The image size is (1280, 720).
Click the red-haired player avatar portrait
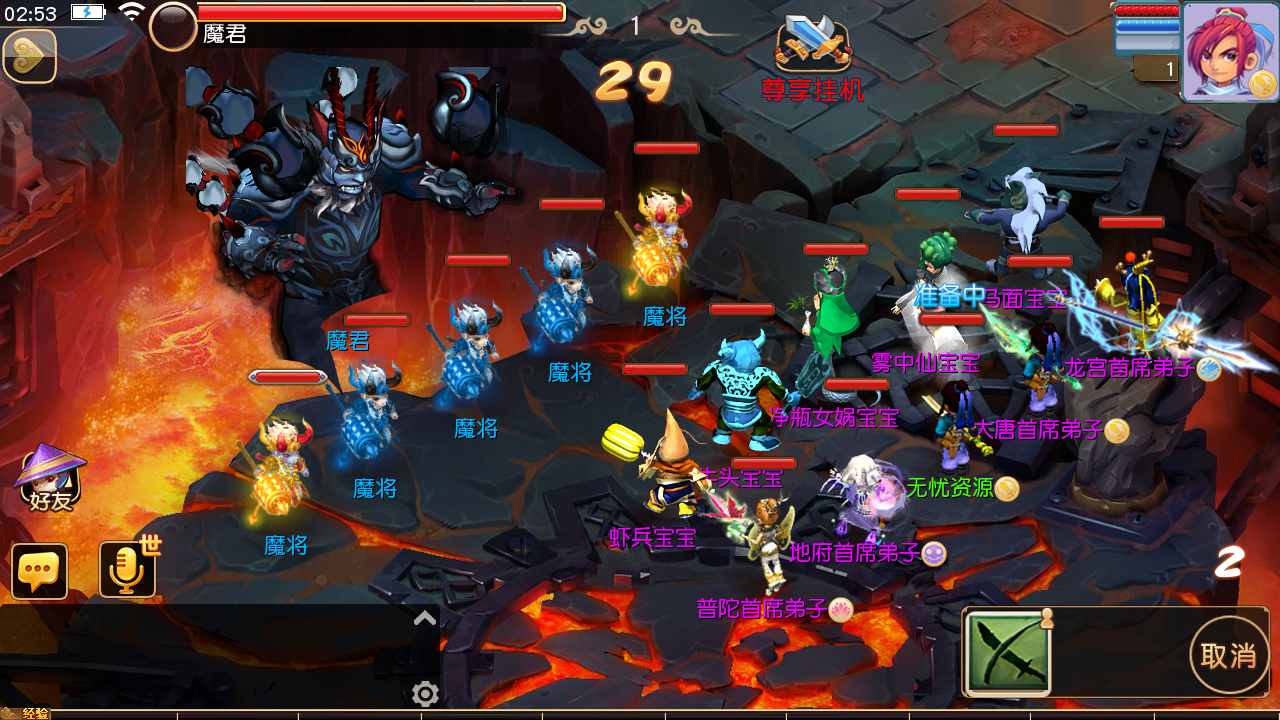coord(1229,52)
